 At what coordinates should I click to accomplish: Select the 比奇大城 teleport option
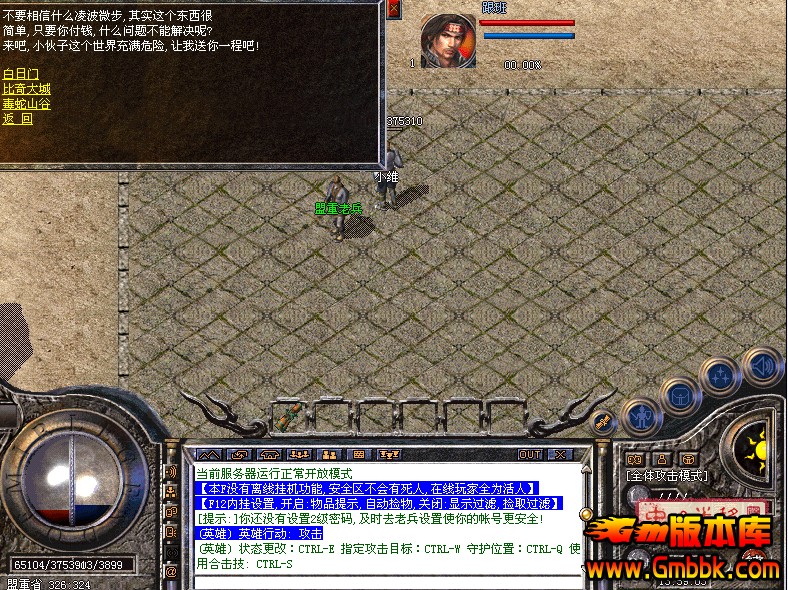pos(26,89)
